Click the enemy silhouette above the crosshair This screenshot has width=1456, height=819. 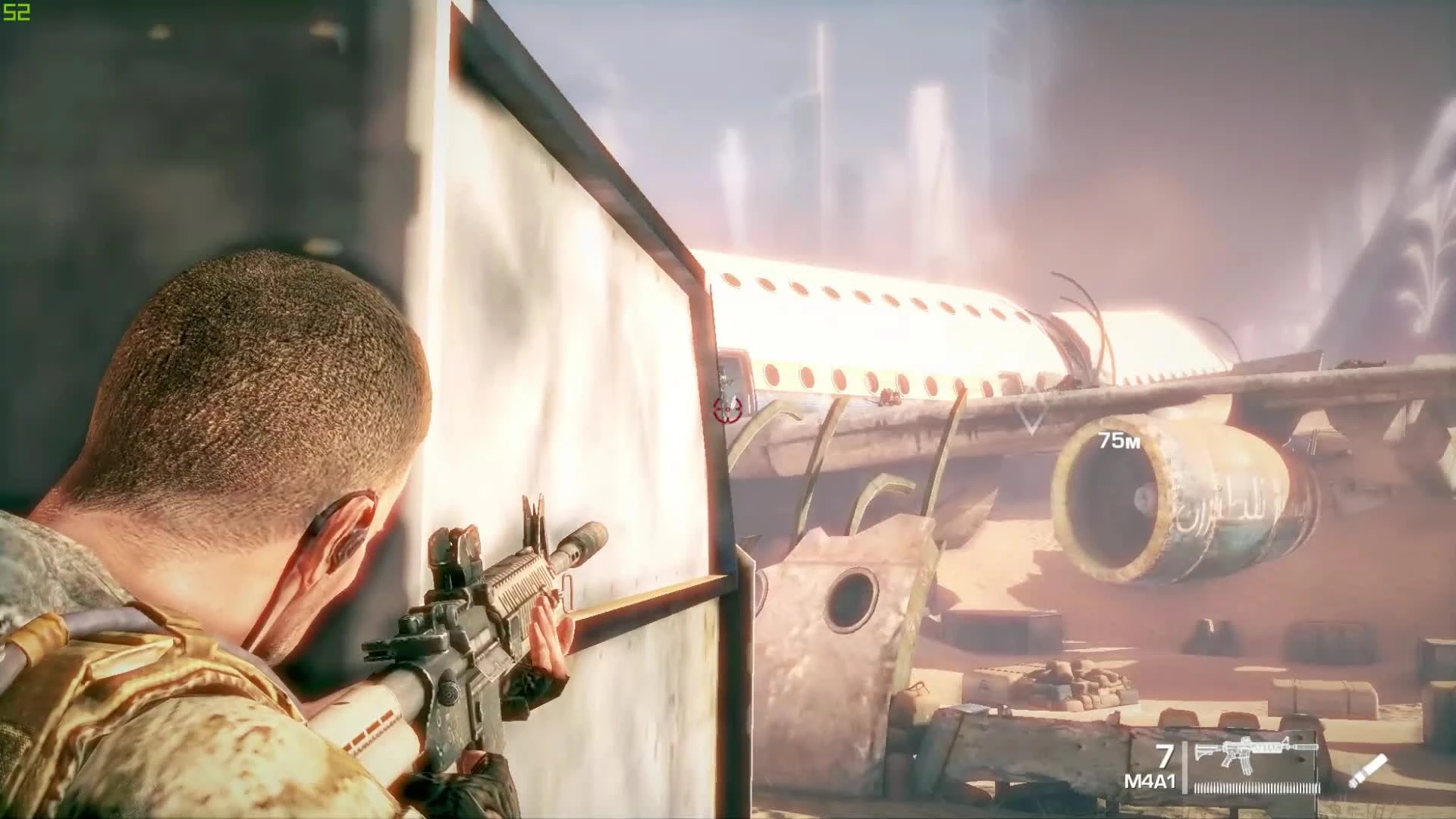click(x=726, y=379)
